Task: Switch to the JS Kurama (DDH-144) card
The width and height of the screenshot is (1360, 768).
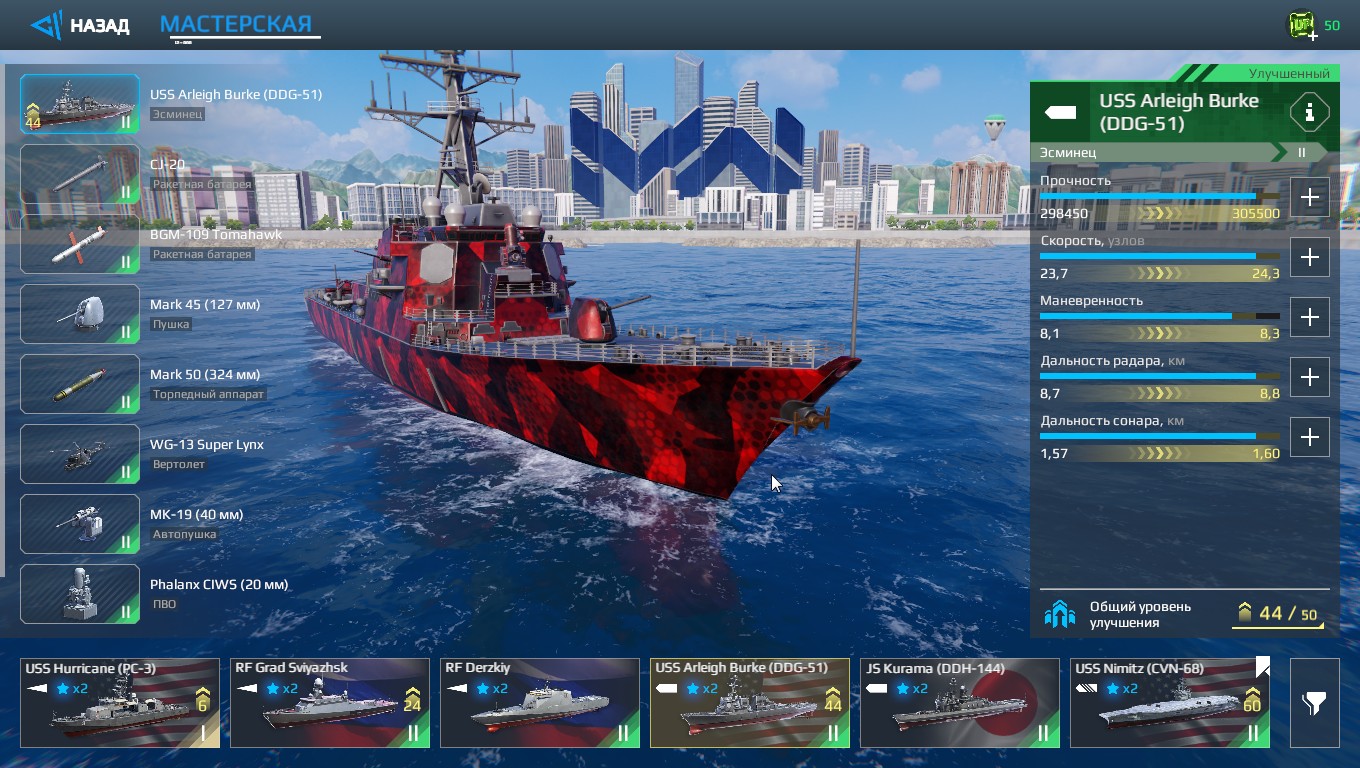Action: tap(960, 703)
